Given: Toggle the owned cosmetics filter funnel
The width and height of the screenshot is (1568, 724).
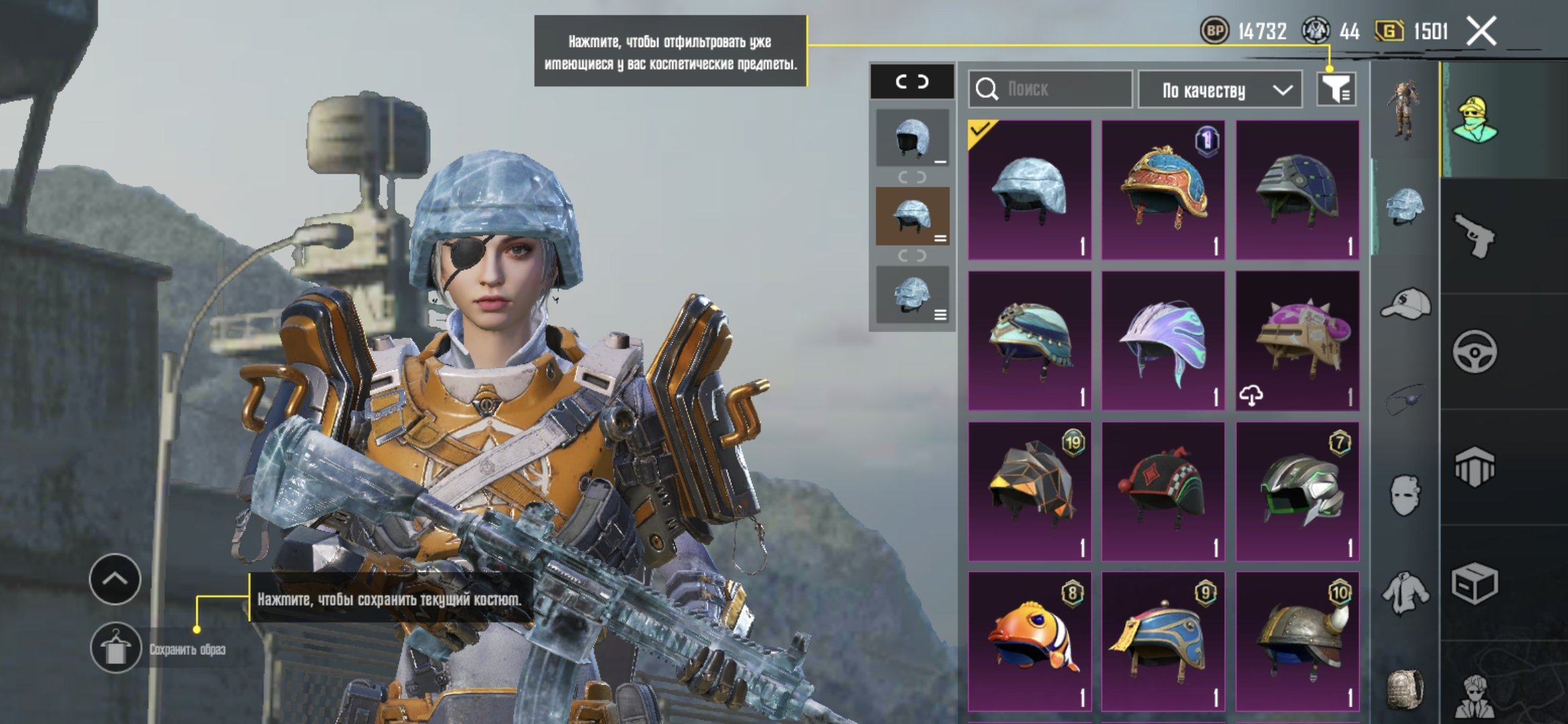Looking at the screenshot, I should click(1336, 89).
